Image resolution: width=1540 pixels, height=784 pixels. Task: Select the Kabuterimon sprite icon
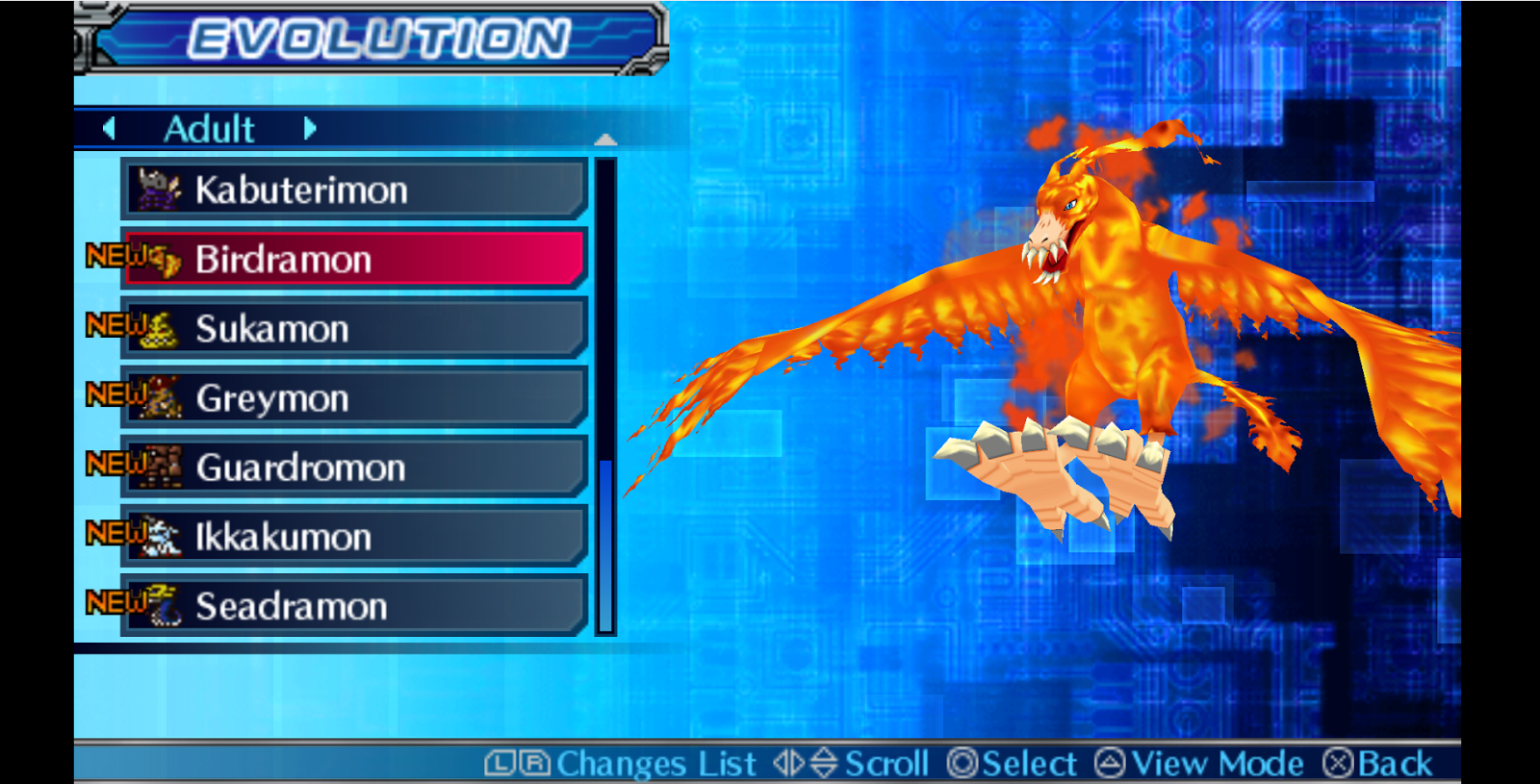pos(157,190)
